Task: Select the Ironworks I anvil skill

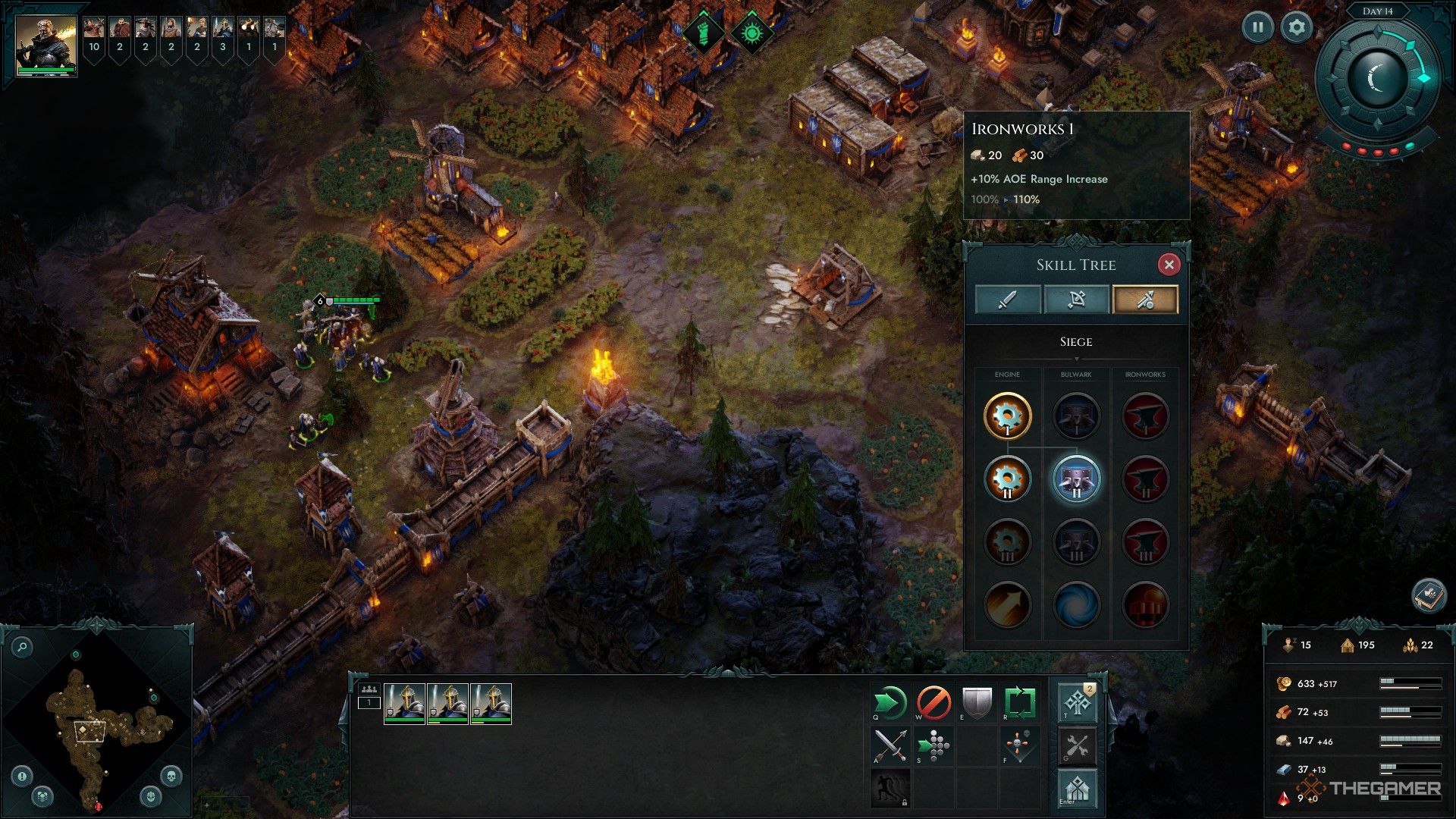Action: pos(1146,416)
